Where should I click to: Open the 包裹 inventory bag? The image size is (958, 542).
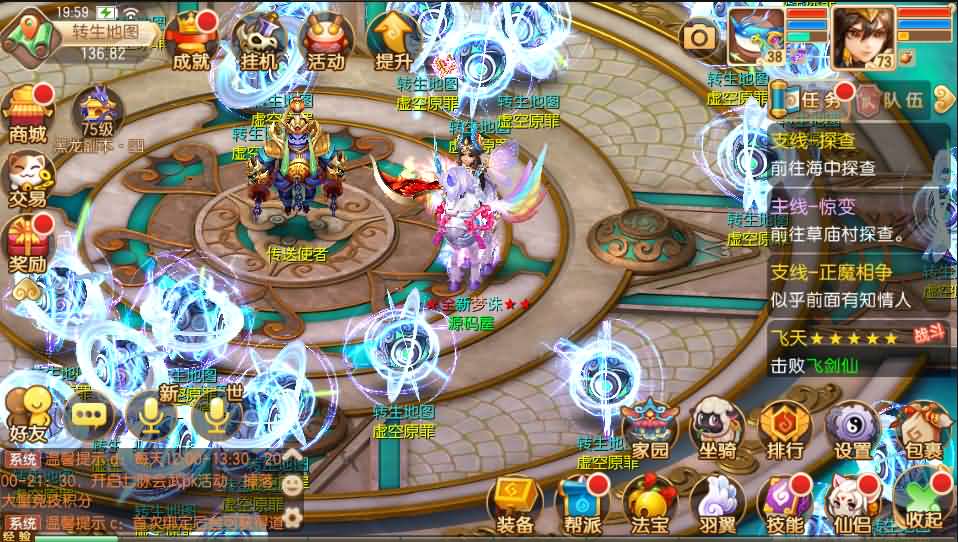coord(919,430)
